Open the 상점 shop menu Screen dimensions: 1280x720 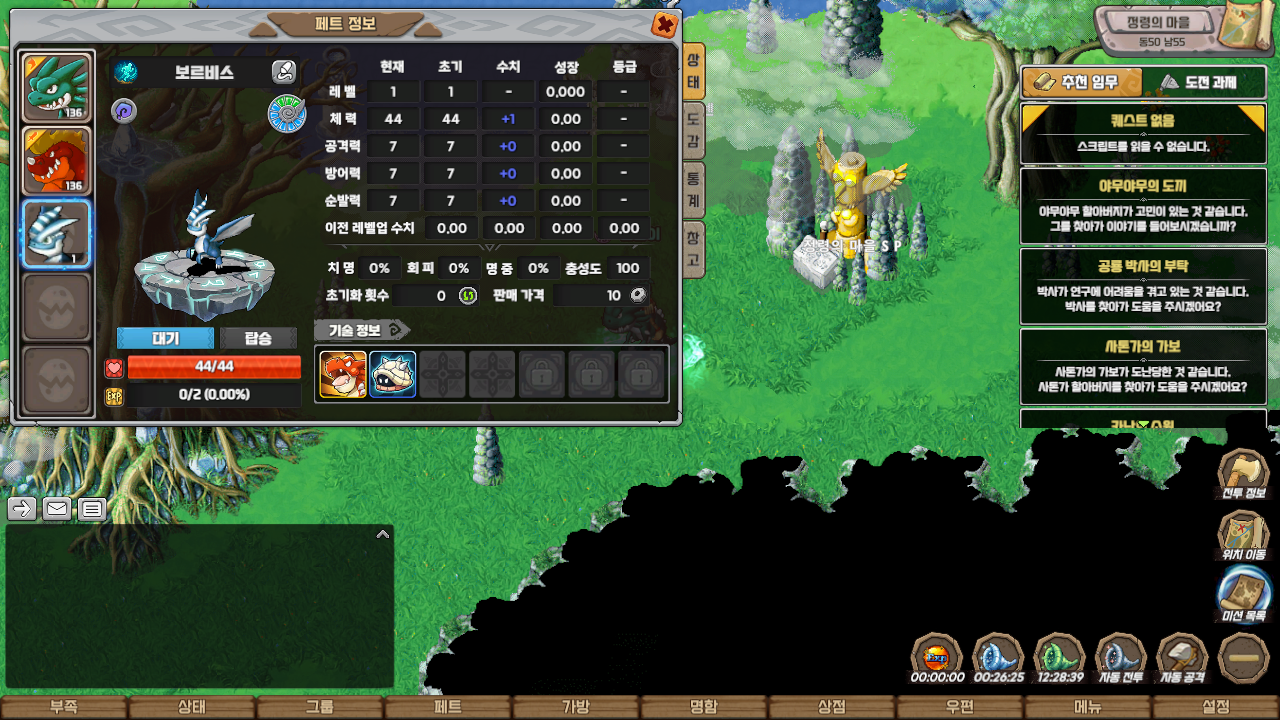point(831,707)
